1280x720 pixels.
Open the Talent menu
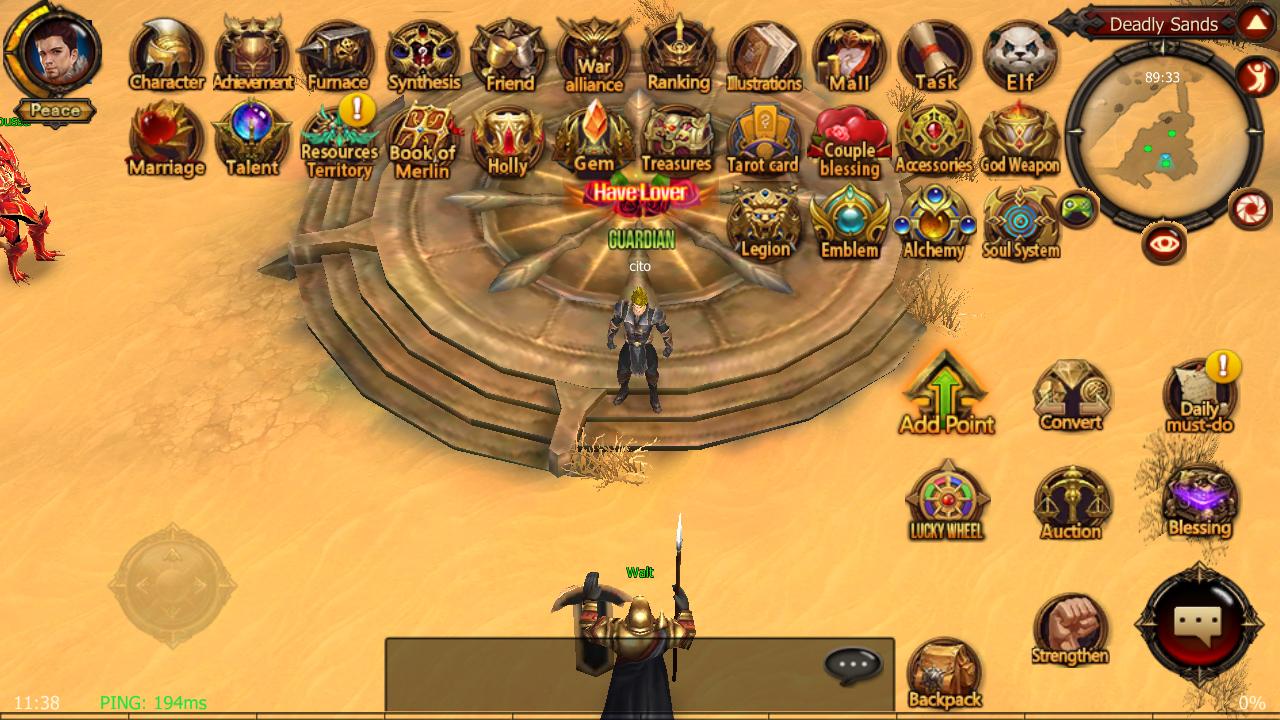pos(251,138)
